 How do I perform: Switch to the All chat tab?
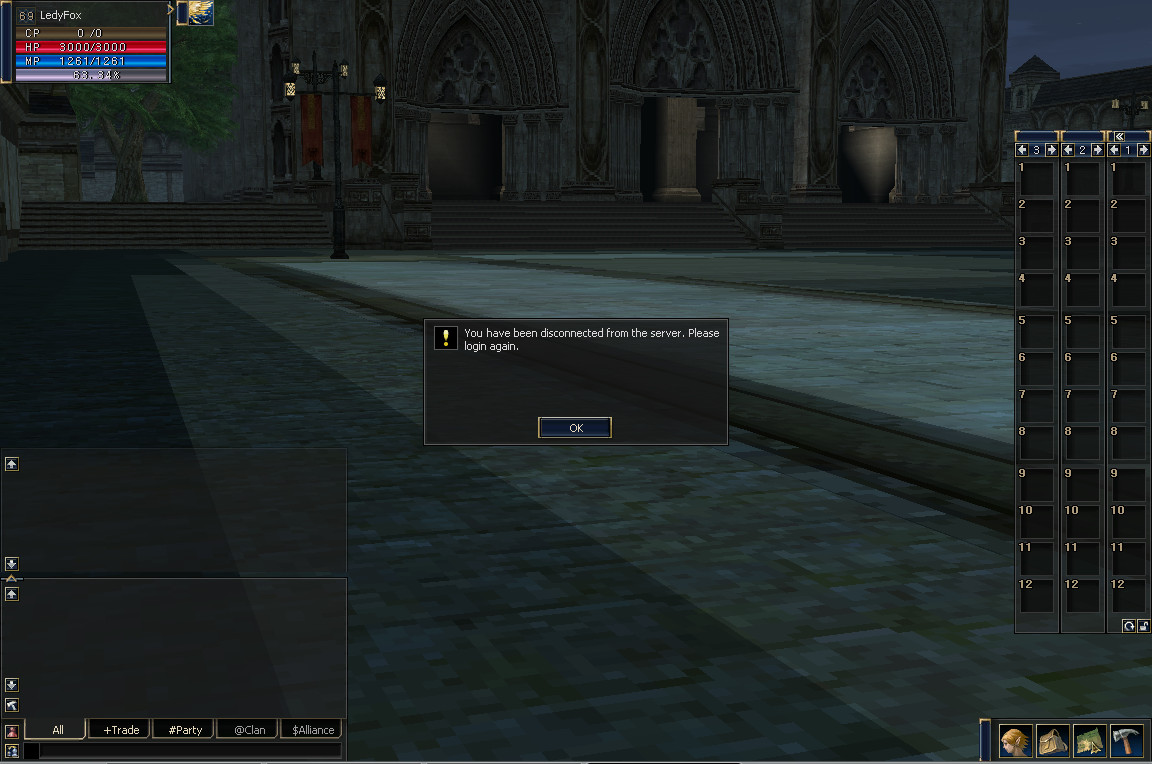point(57,730)
